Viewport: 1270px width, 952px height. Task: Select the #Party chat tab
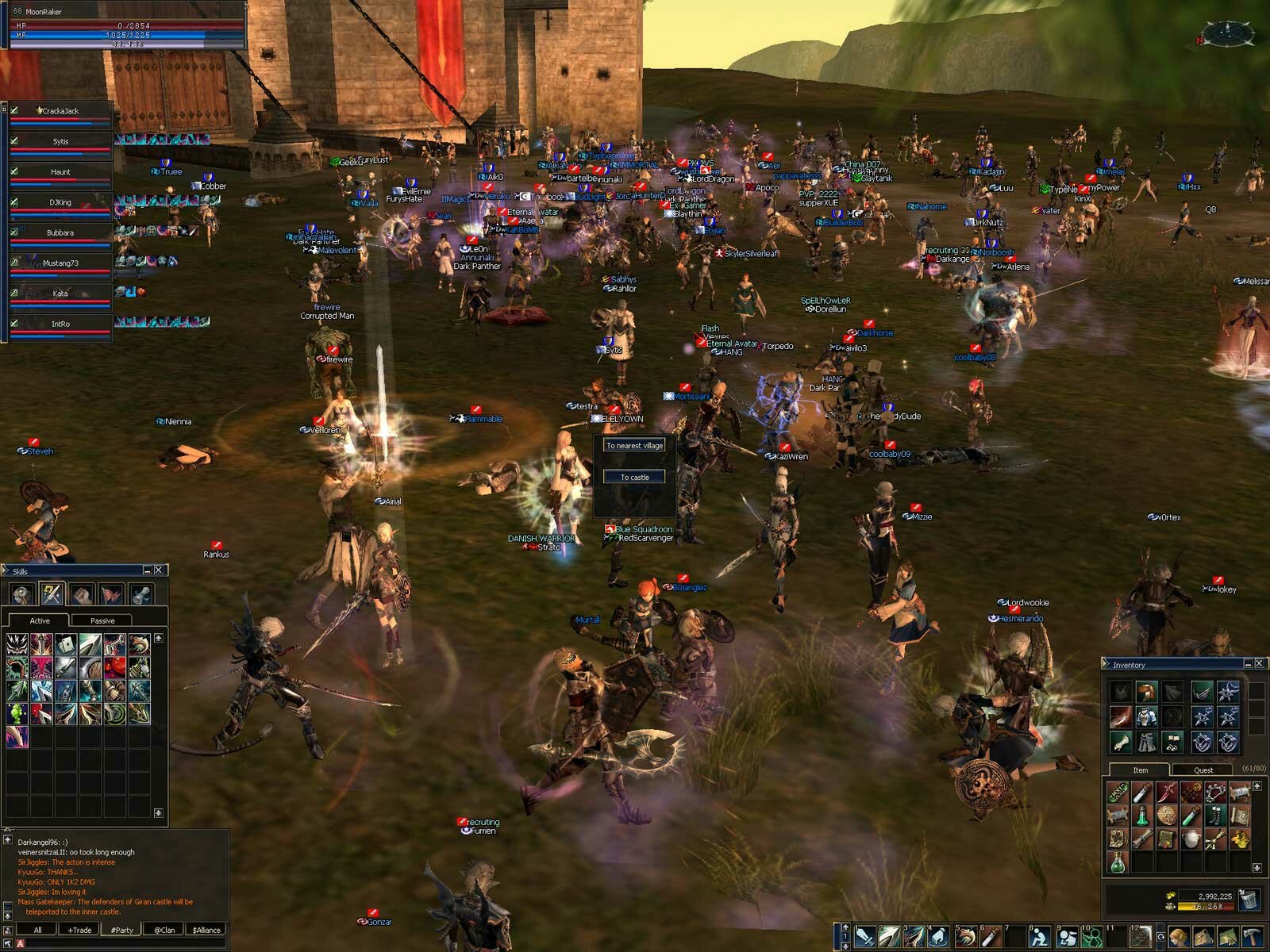(122, 930)
